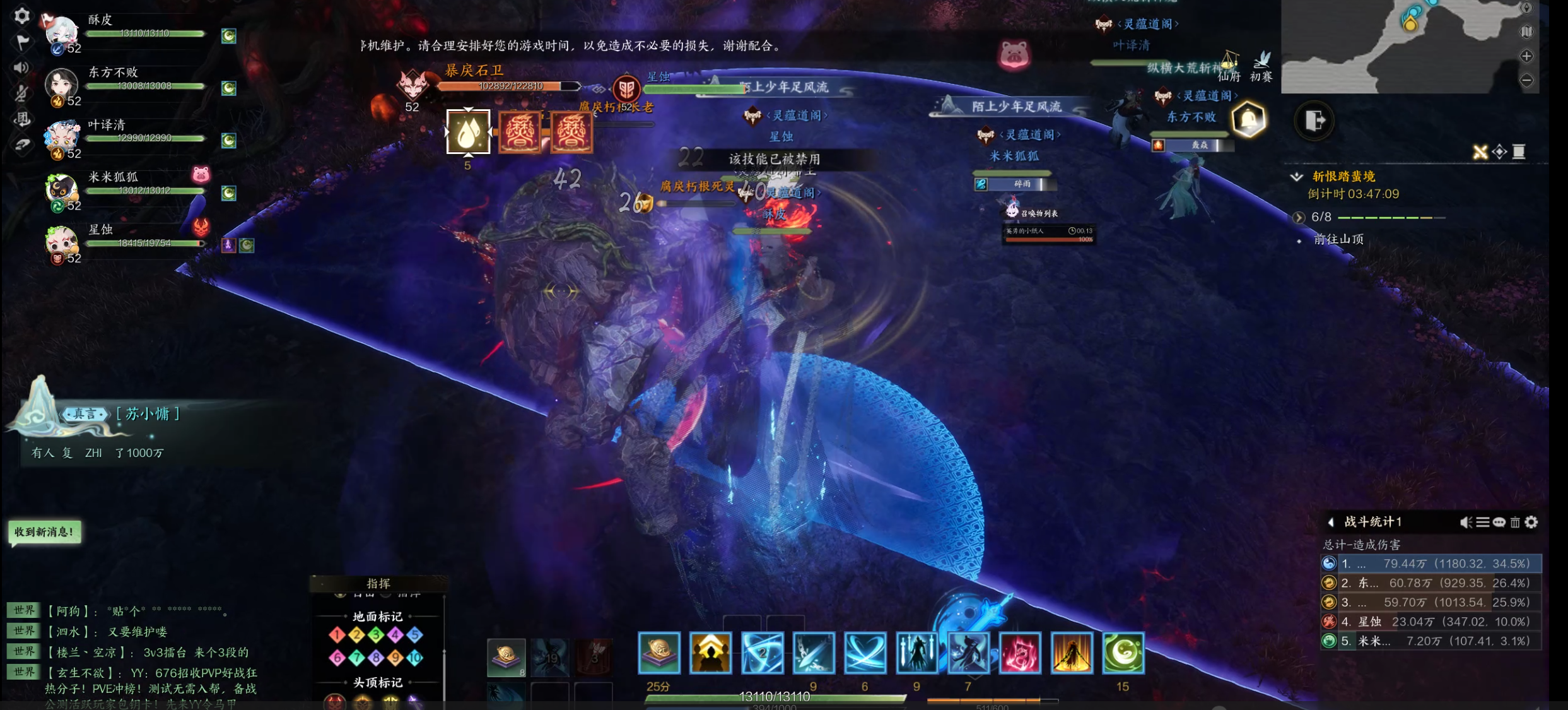Collapse the 斩恨踏蜚境 quest tracker
Screen dimensions: 1568x710
click(1297, 177)
